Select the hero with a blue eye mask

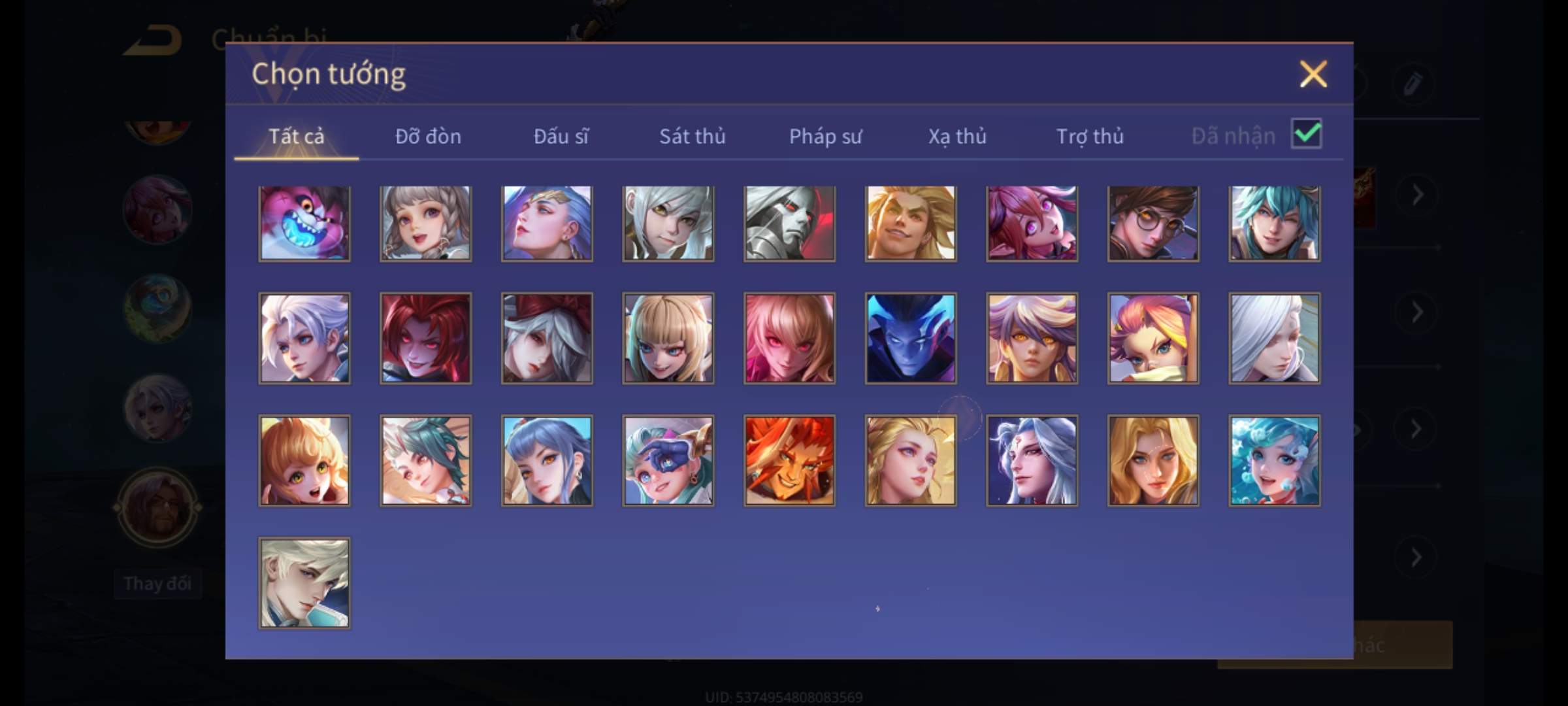[x=668, y=461]
